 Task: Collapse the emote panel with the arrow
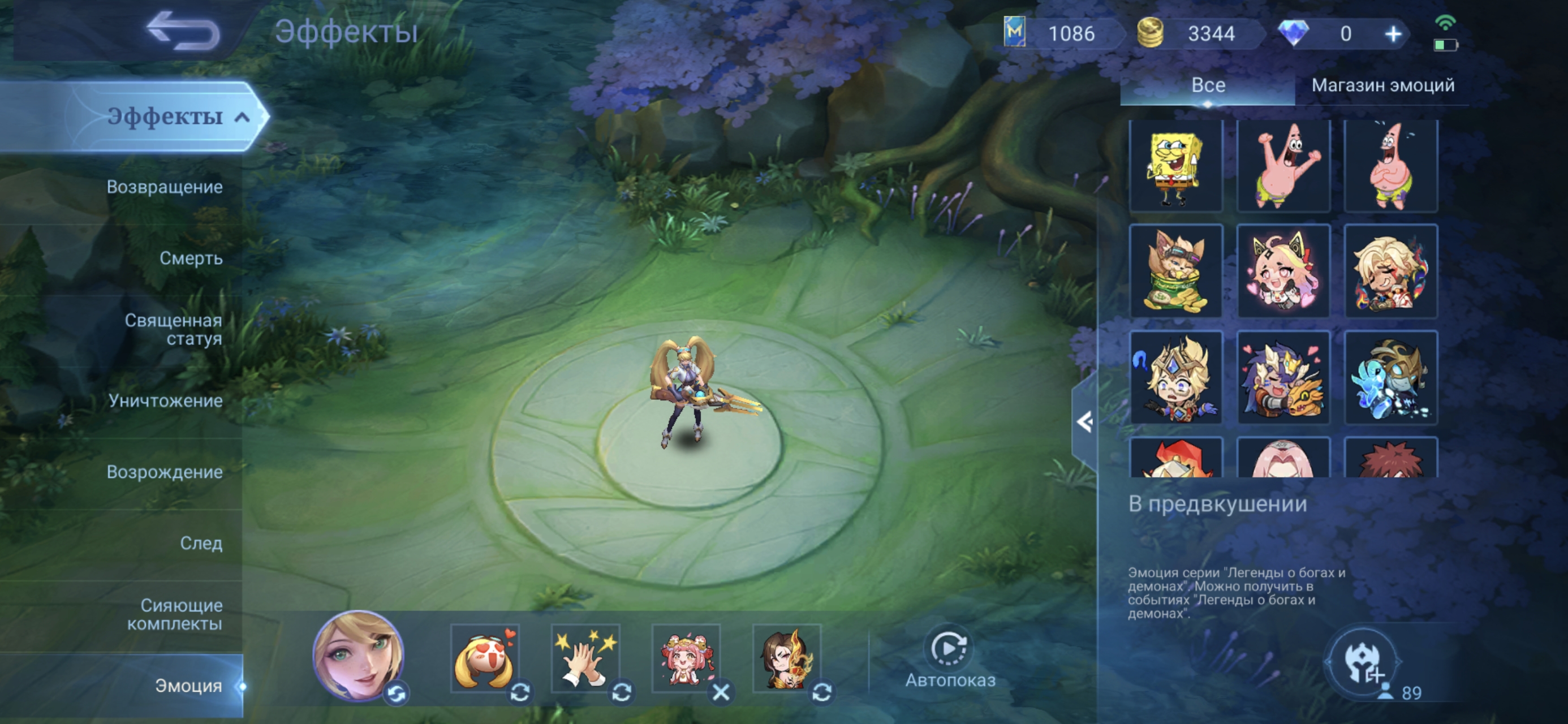(x=1083, y=422)
